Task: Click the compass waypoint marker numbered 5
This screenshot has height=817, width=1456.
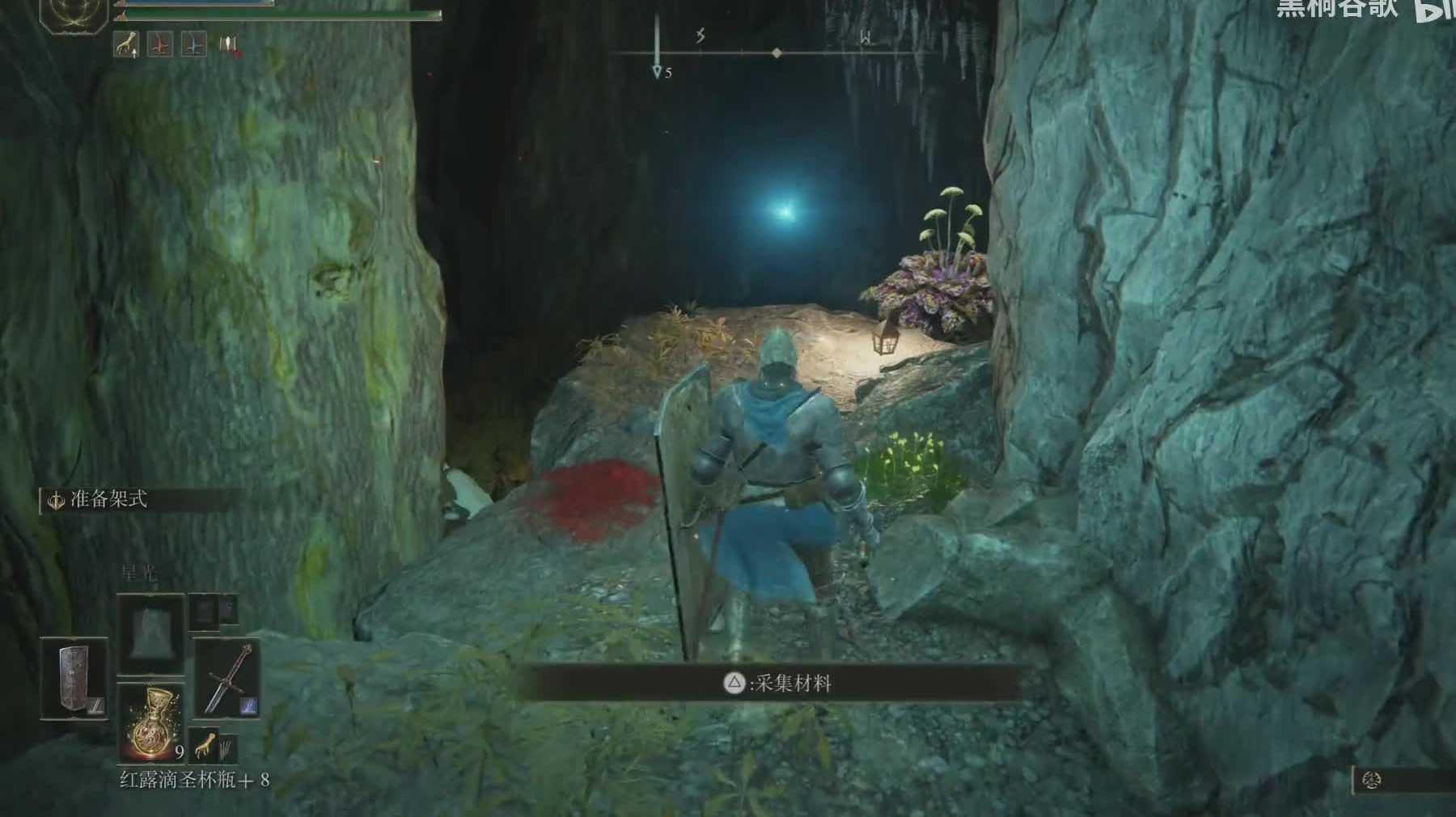Action: click(x=658, y=72)
